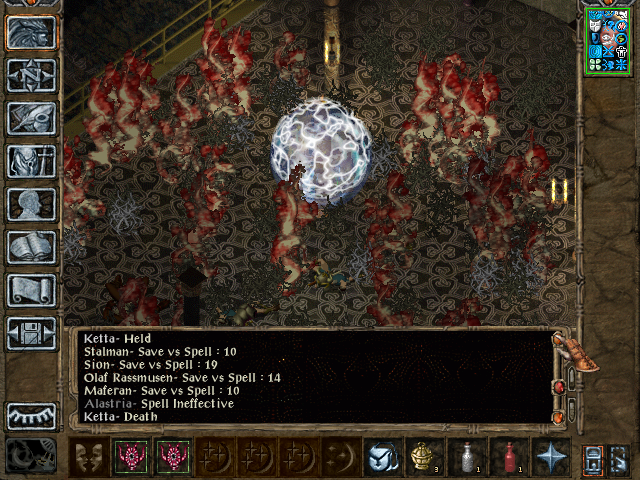Open the mage spellbook with the book icon

[x=31, y=247]
